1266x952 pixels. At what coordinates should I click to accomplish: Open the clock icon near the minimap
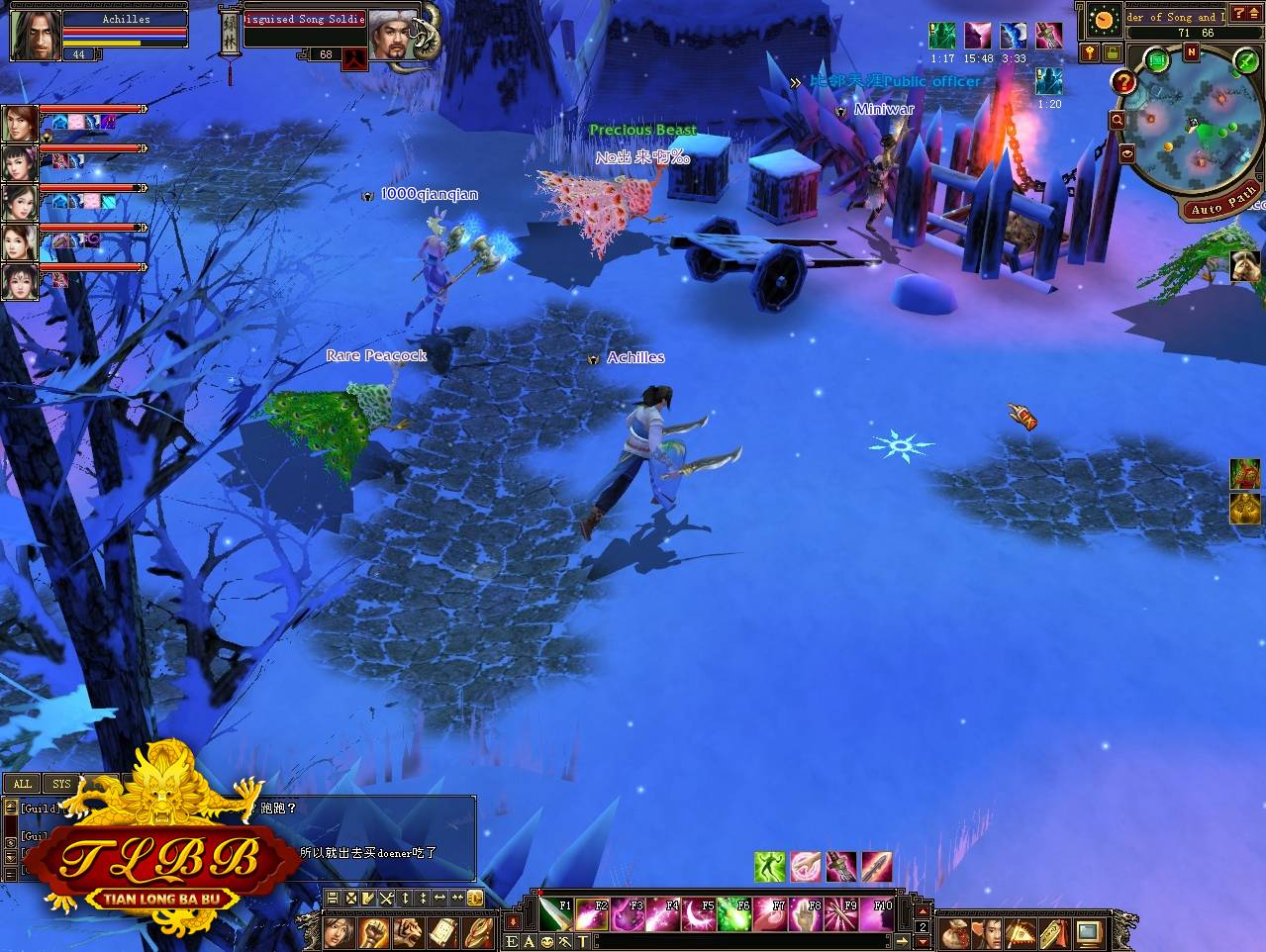pyautogui.click(x=1102, y=20)
